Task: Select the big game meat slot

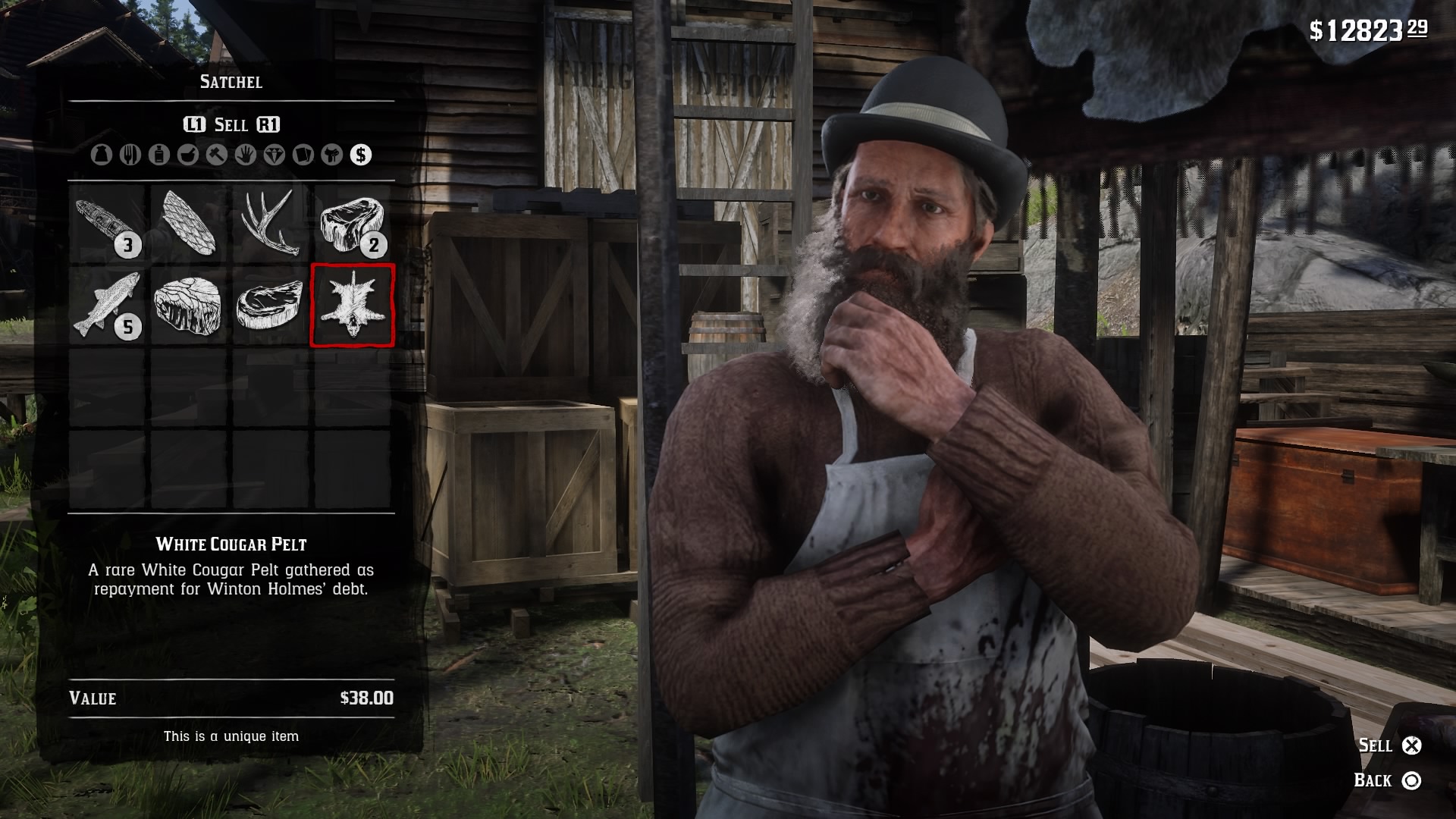Action: click(354, 224)
